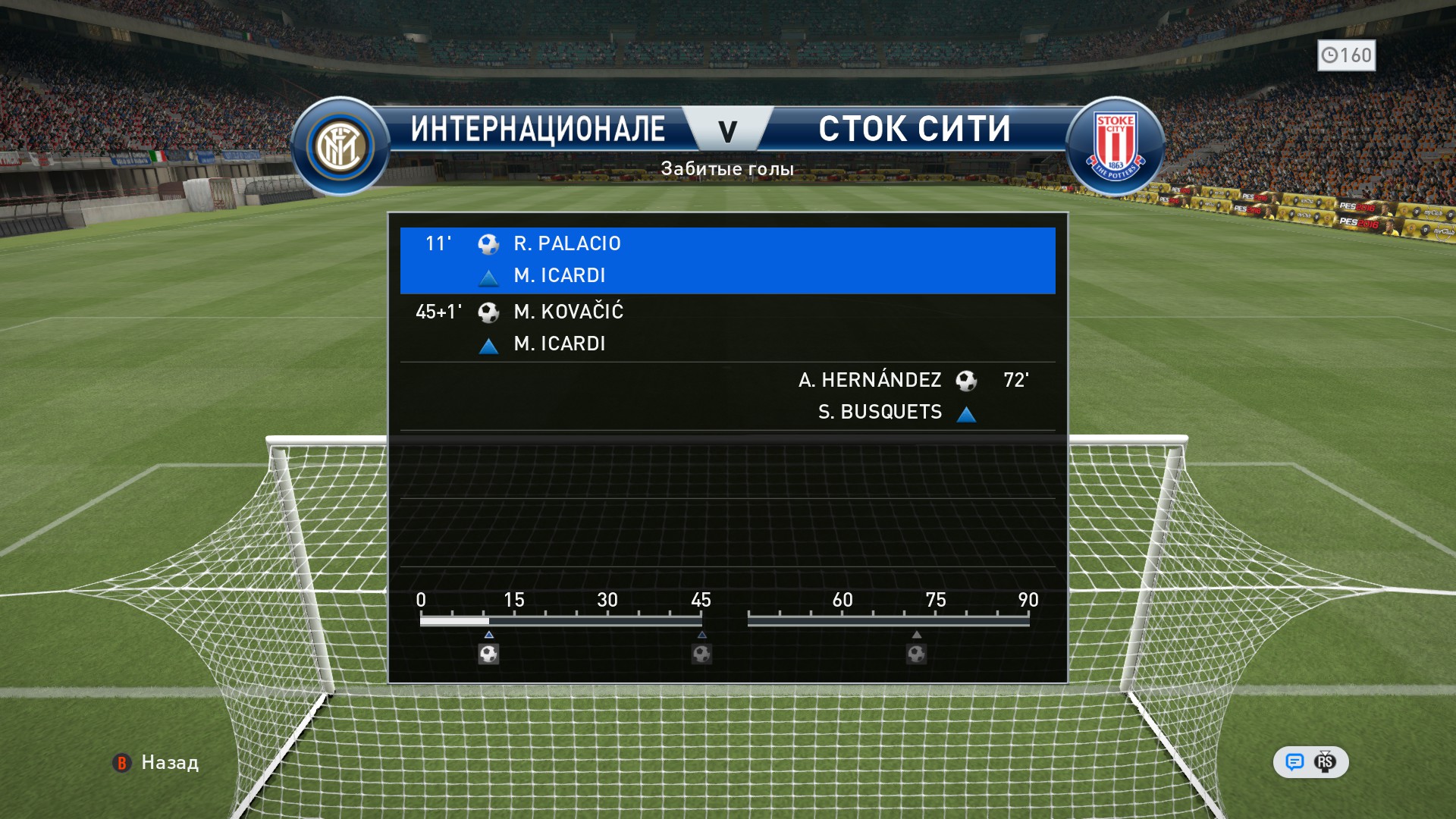1456x819 pixels.
Task: Select the 72-minute goal marker on timeline
Action: click(x=916, y=654)
